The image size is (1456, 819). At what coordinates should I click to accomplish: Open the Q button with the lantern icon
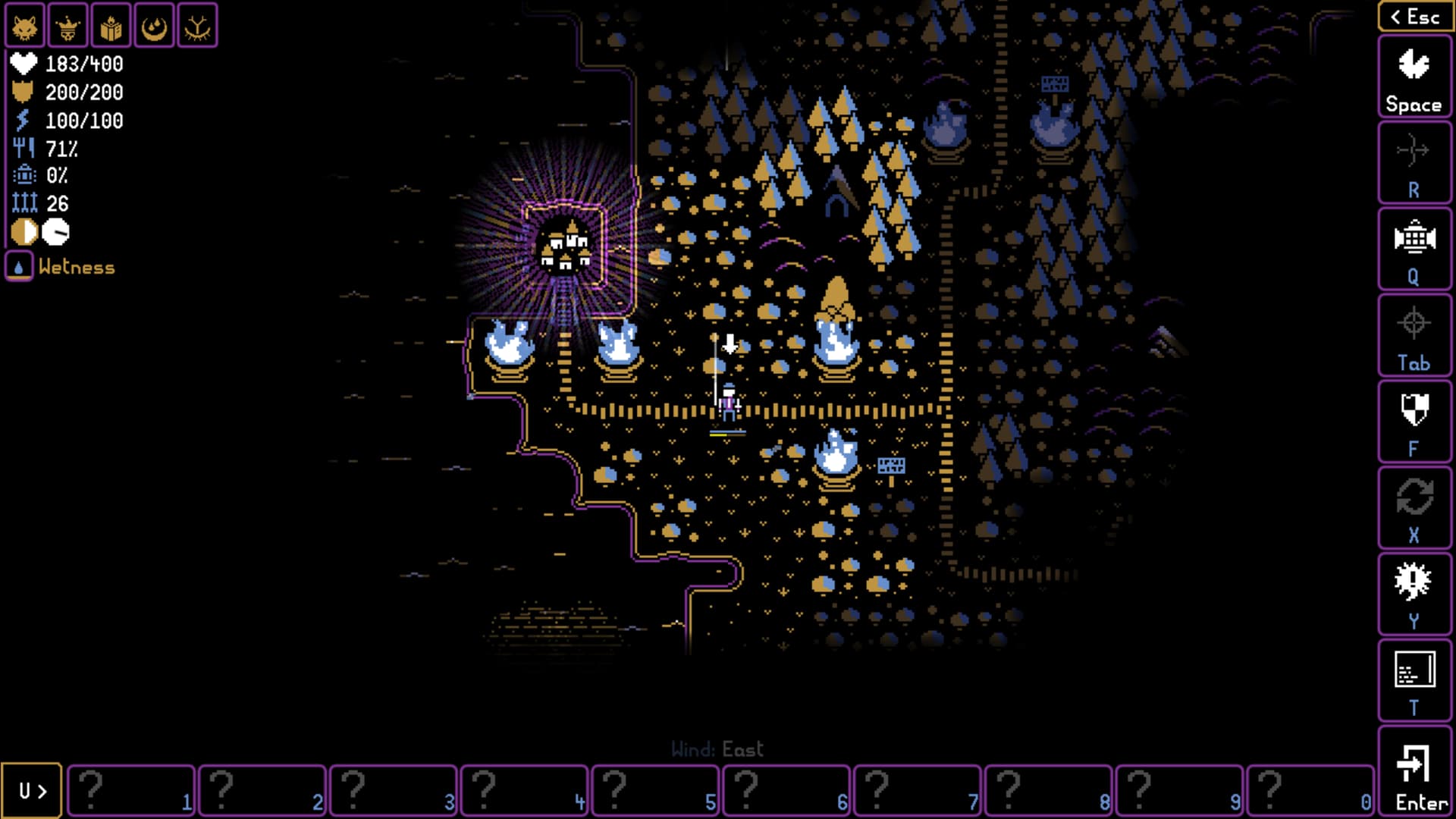pos(1414,250)
